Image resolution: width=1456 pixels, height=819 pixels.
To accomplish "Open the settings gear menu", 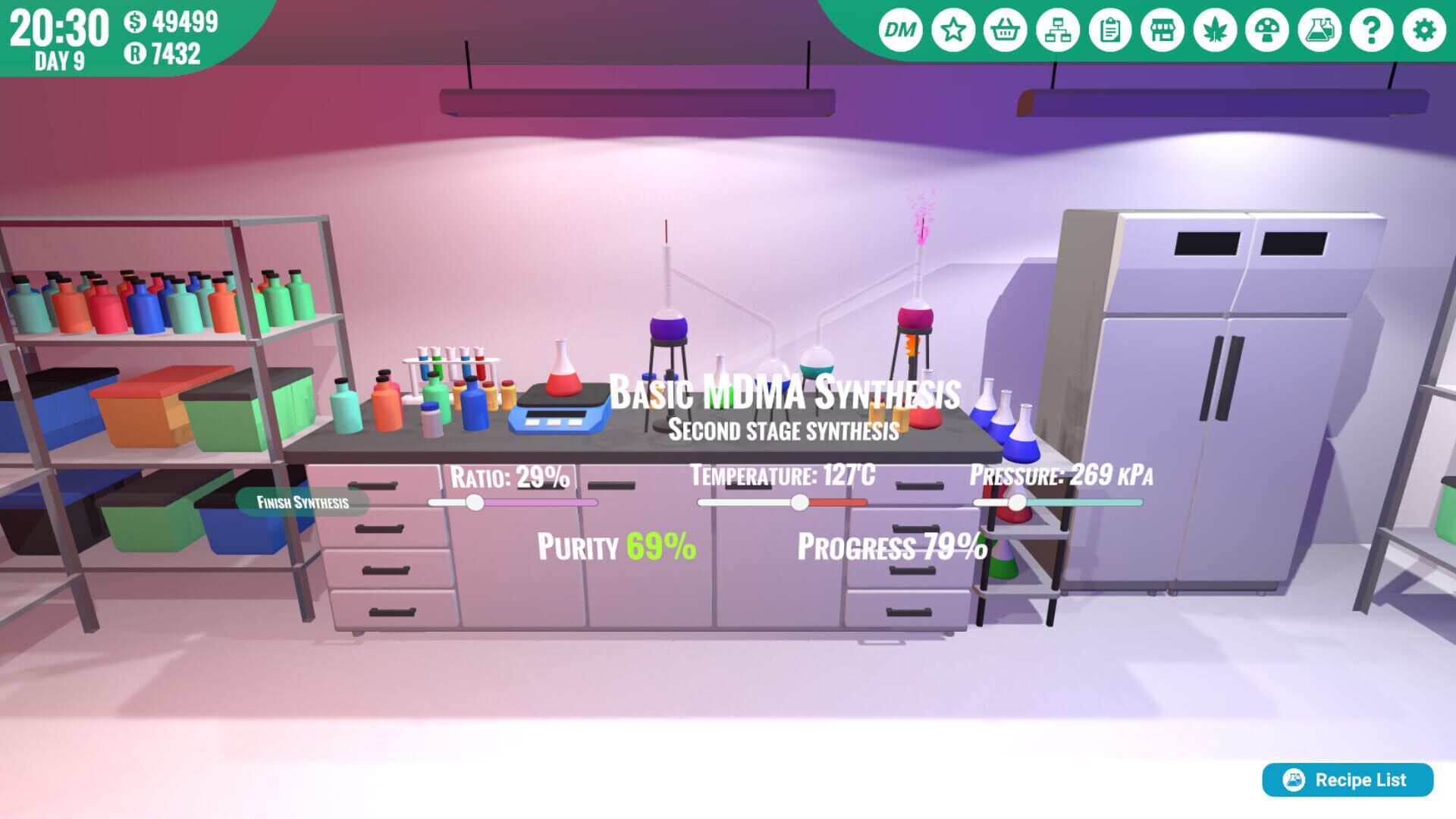I will 1423,30.
